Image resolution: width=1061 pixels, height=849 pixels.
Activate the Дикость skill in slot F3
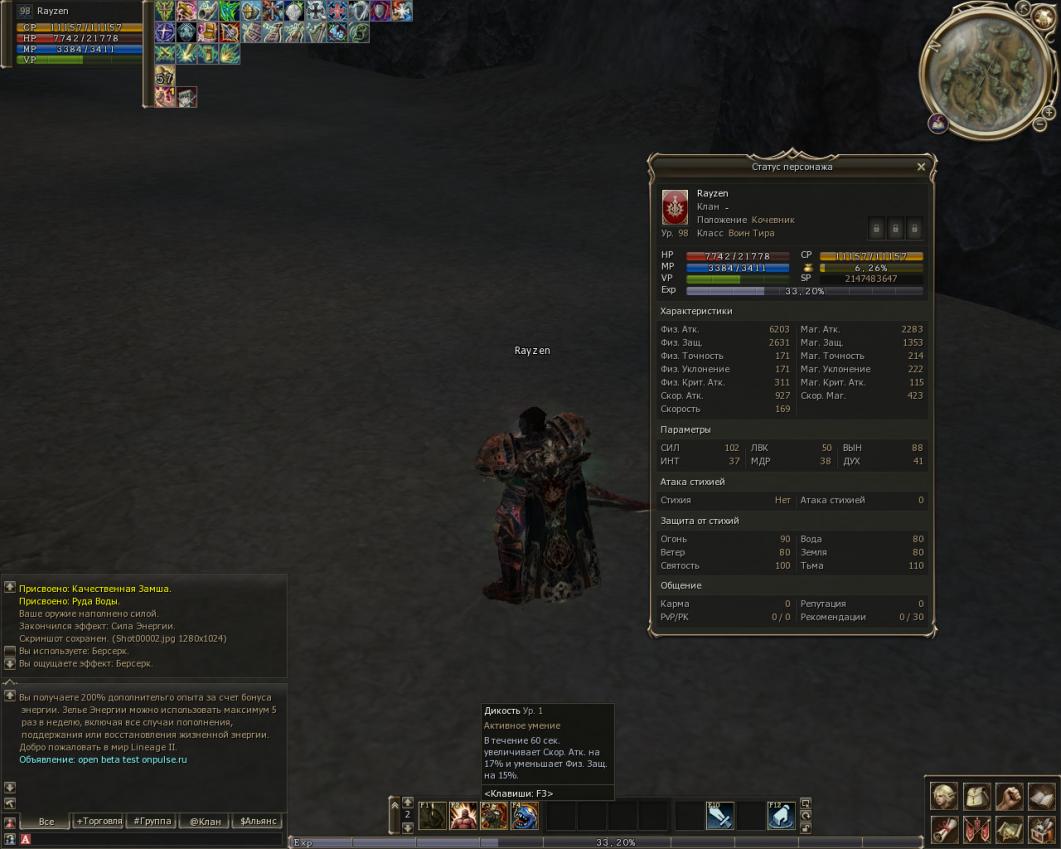click(494, 816)
